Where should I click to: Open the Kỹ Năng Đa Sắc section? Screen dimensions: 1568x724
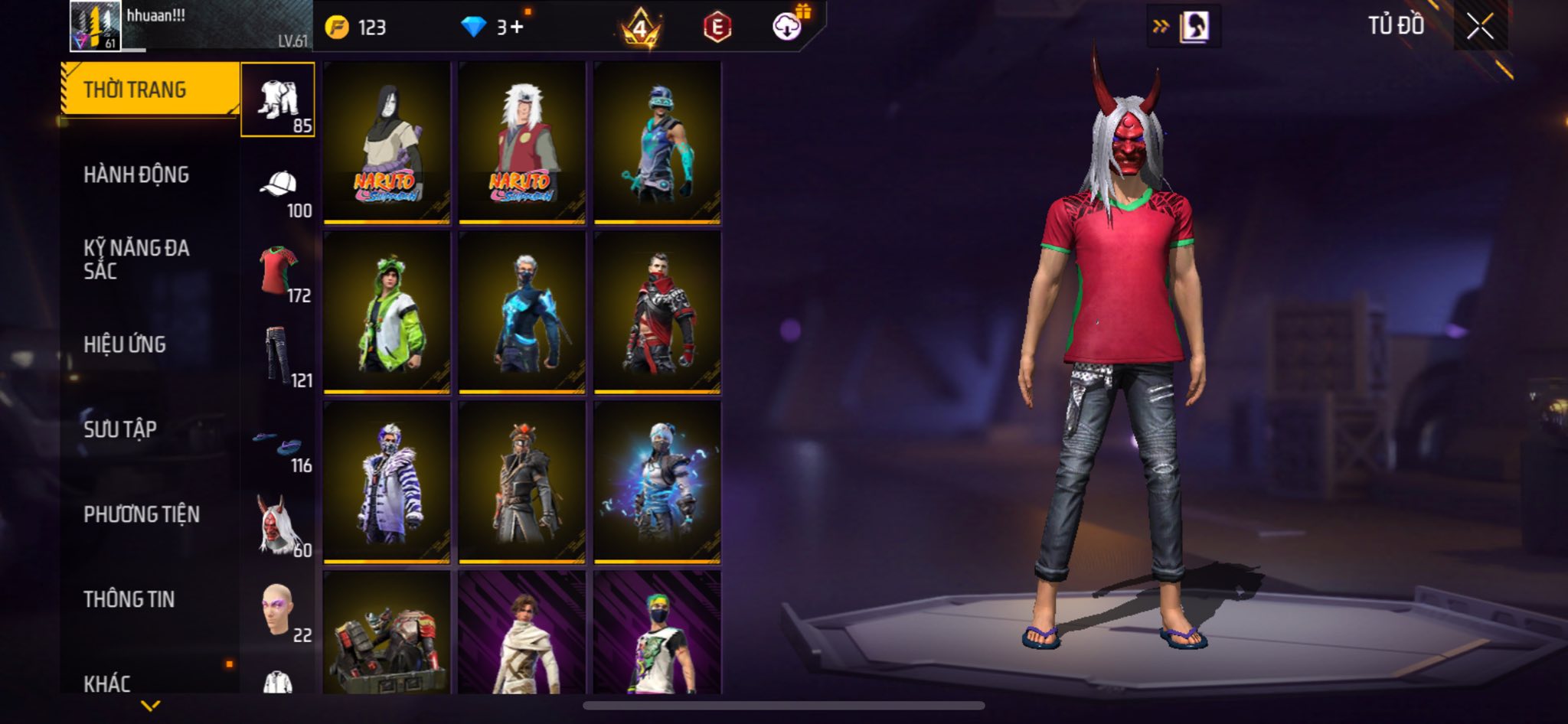click(136, 259)
